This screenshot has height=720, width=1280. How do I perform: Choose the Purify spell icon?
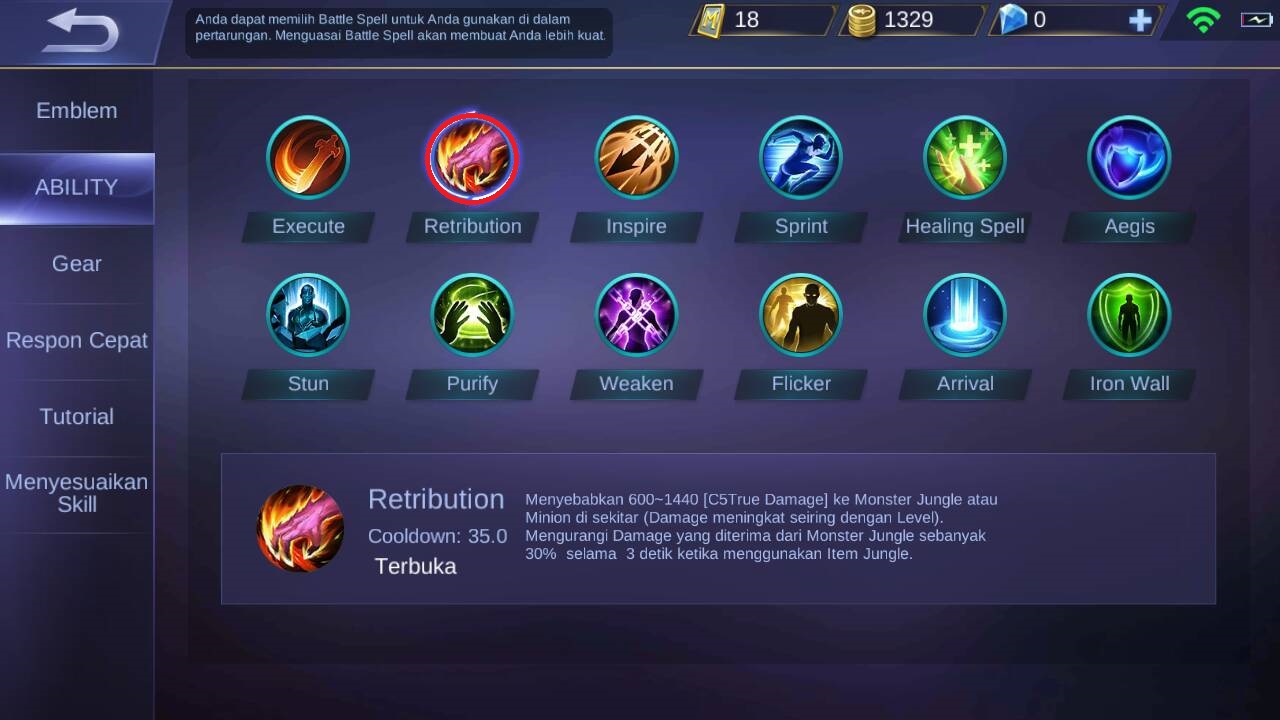tap(472, 315)
